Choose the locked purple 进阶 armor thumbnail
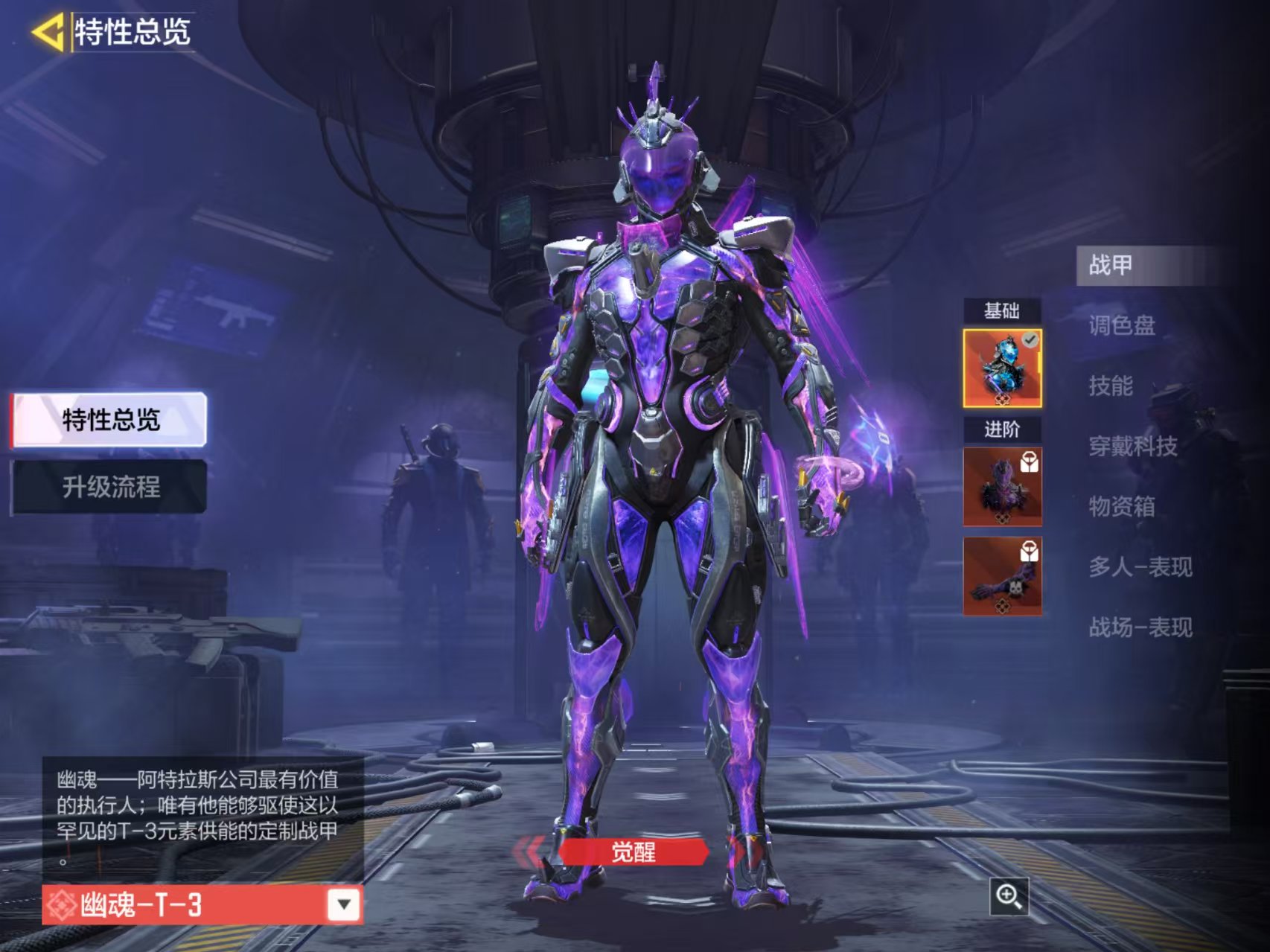The width and height of the screenshot is (1270, 952). pos(1002,487)
